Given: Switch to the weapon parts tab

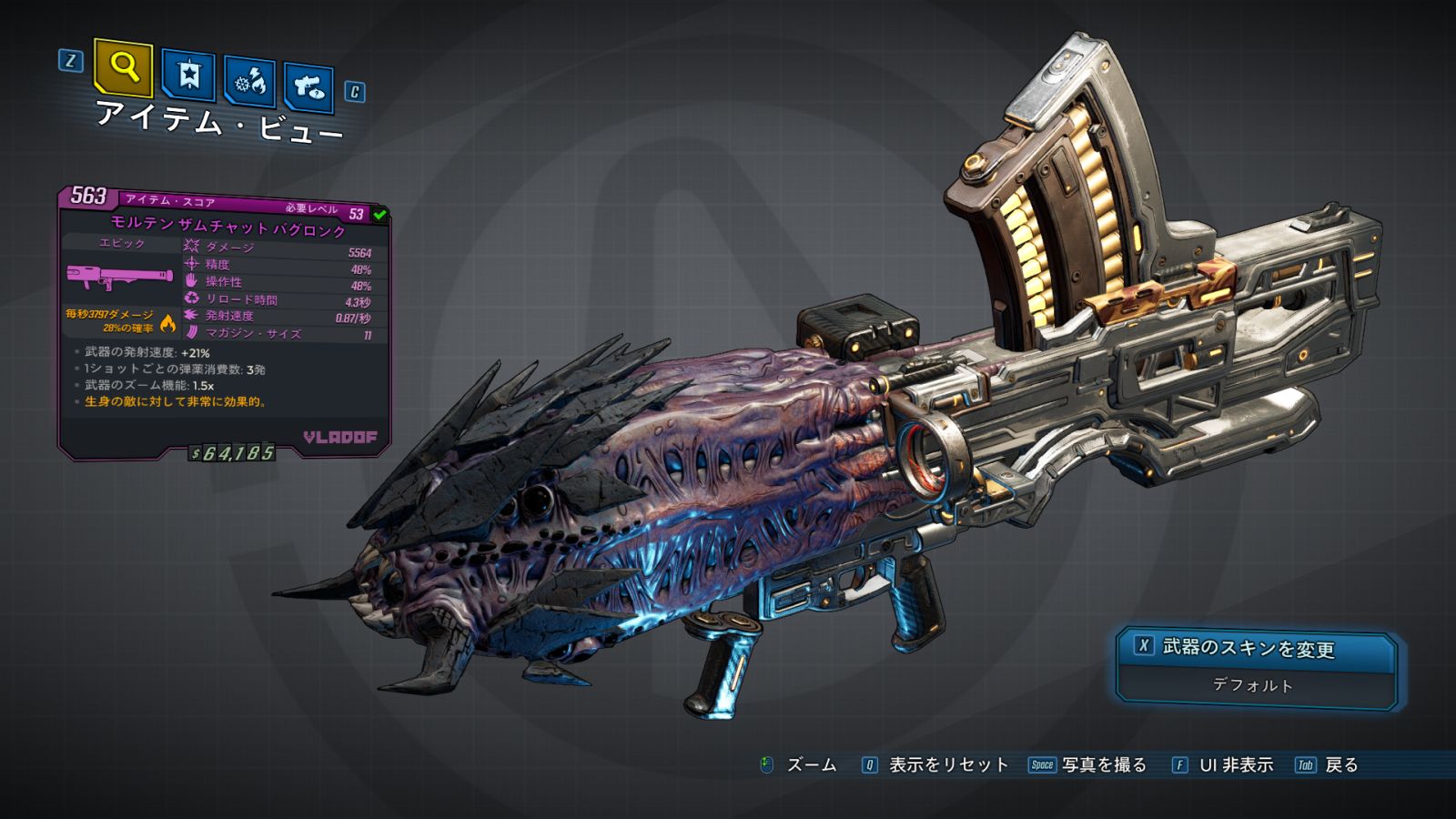Looking at the screenshot, I should [x=309, y=88].
